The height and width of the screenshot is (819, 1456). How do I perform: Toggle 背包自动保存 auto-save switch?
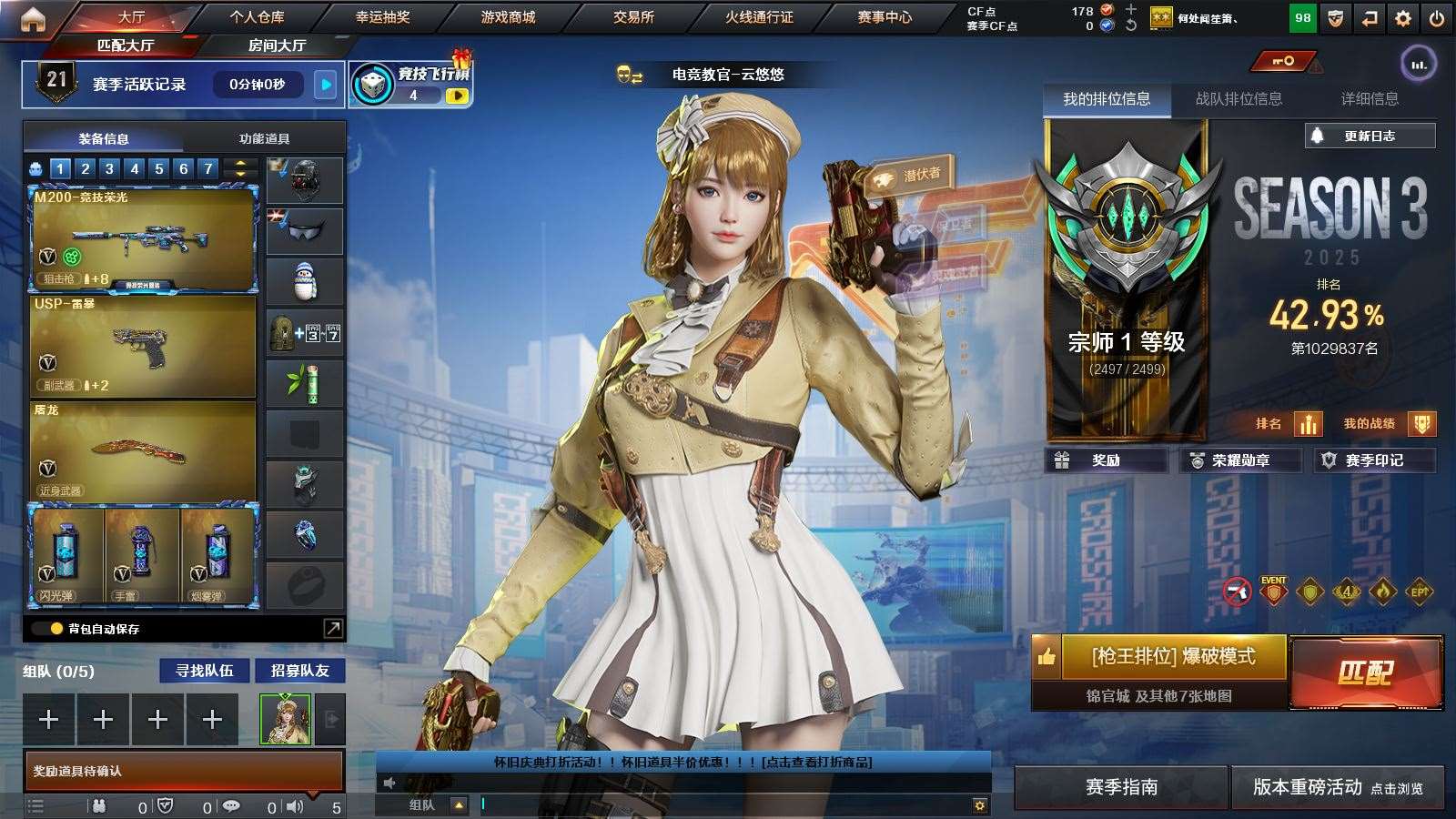coord(45,628)
